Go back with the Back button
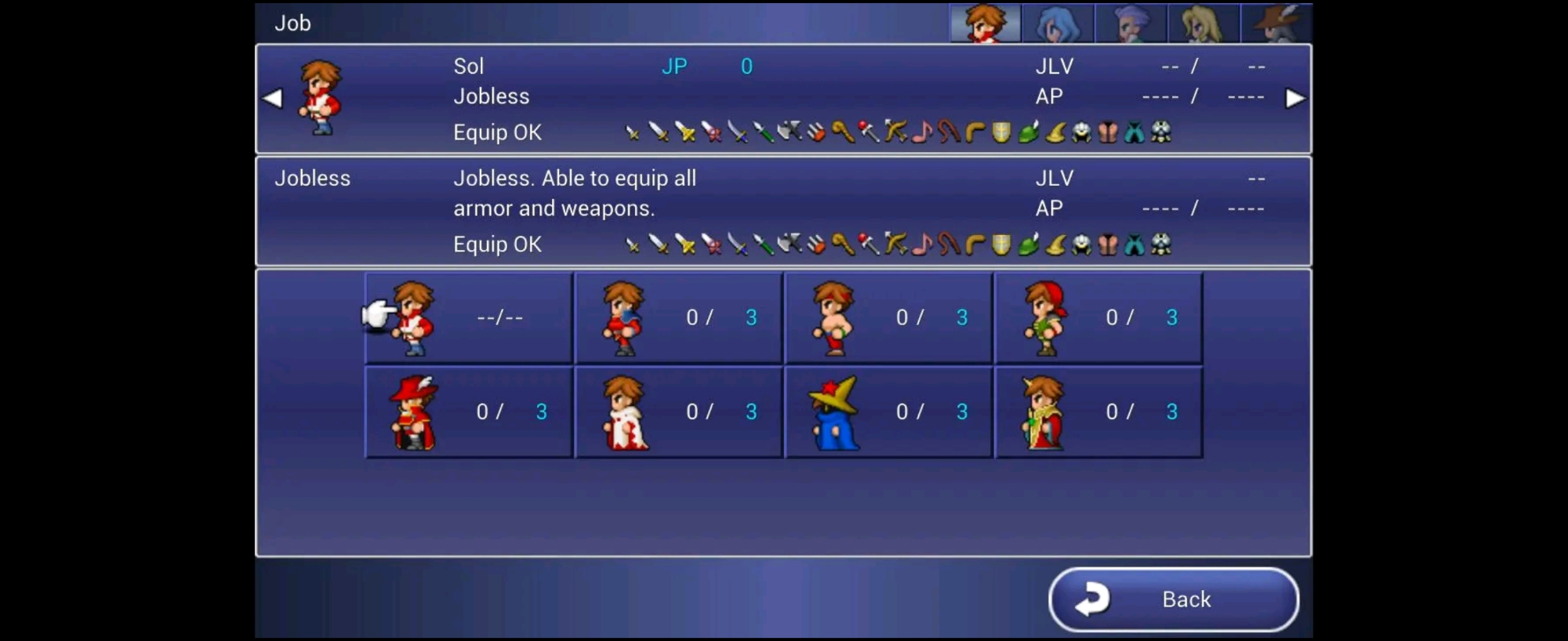 1173,599
